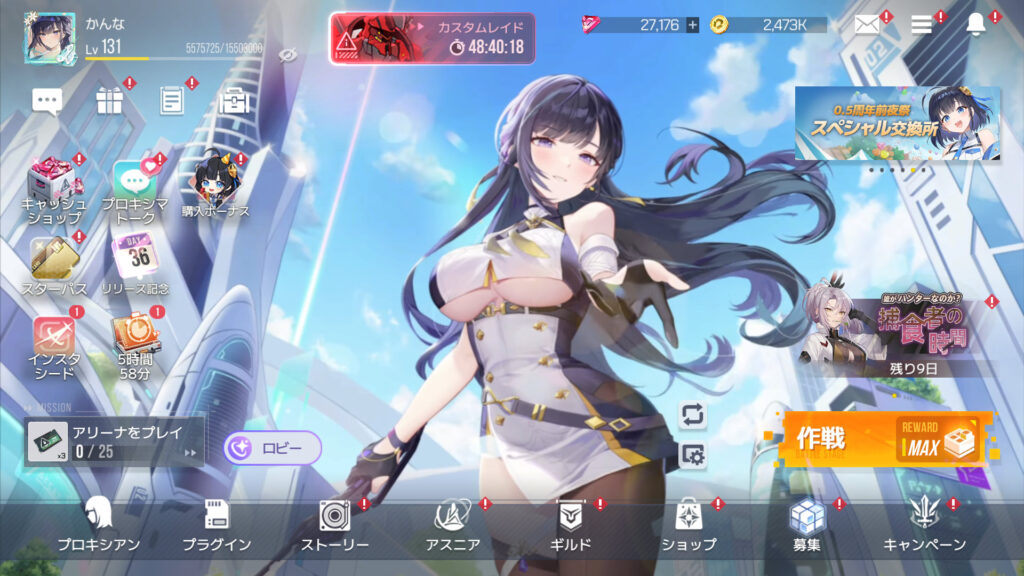Open the mail envelope inbox

pyautogui.click(x=867, y=25)
